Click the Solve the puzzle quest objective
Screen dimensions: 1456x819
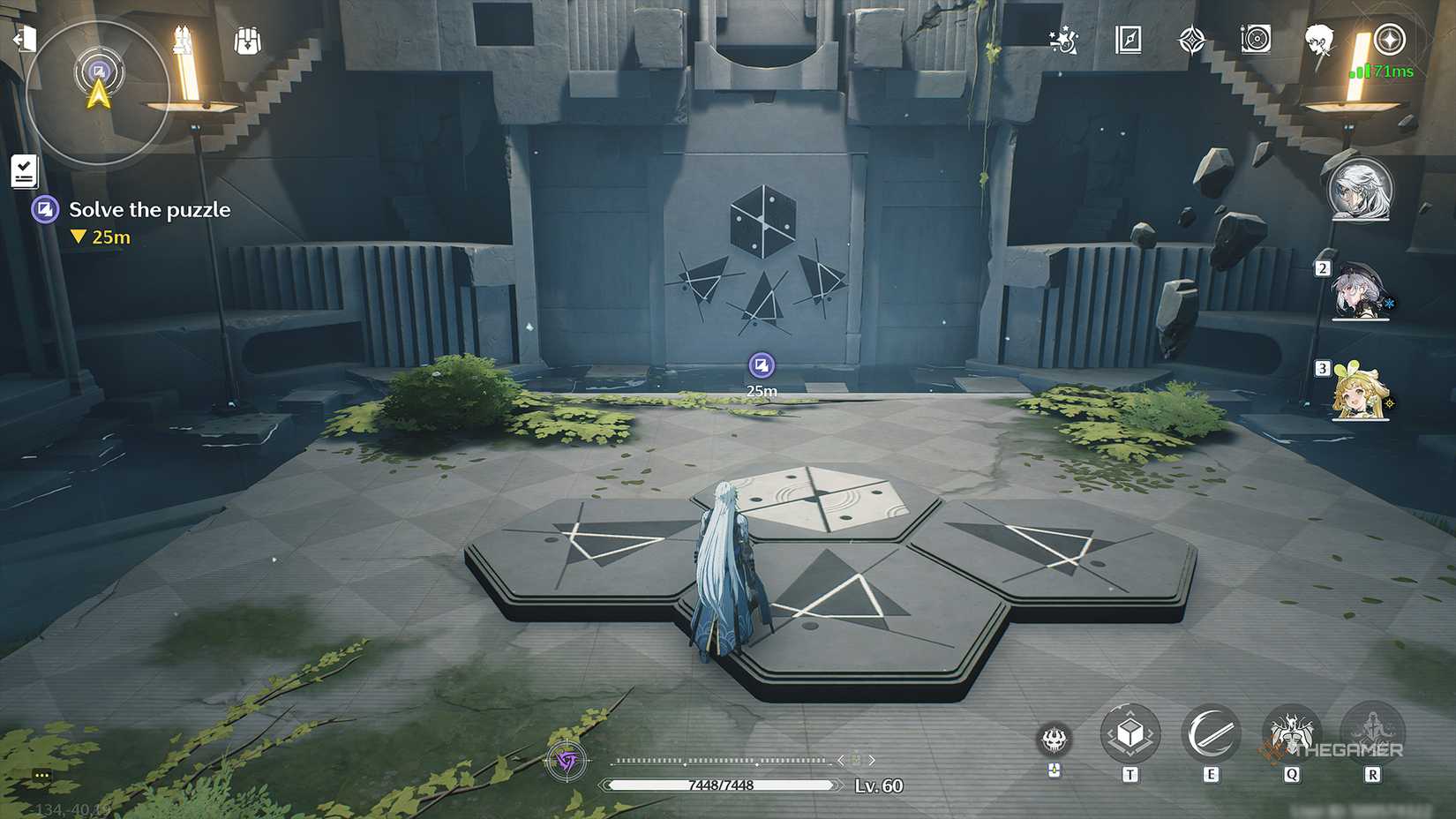[x=148, y=209]
